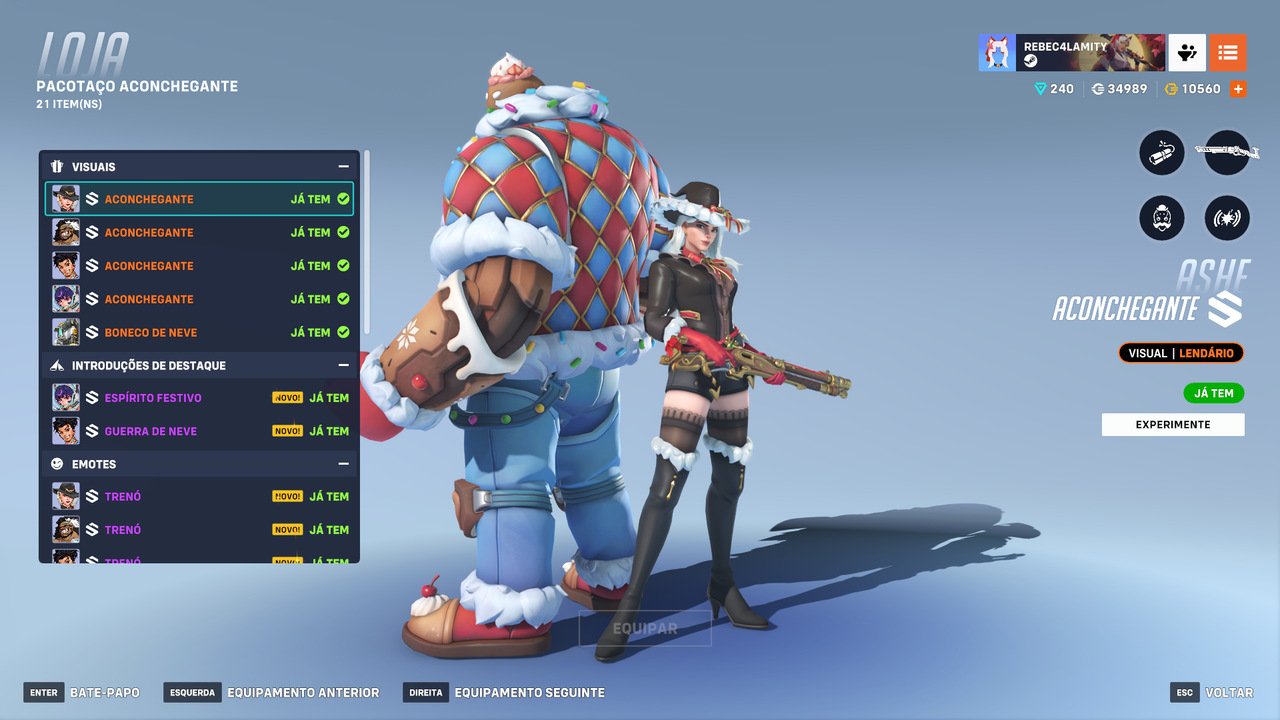Screen dimensions: 1280x720
Task: Add more coins with plus button
Action: (x=1238, y=89)
